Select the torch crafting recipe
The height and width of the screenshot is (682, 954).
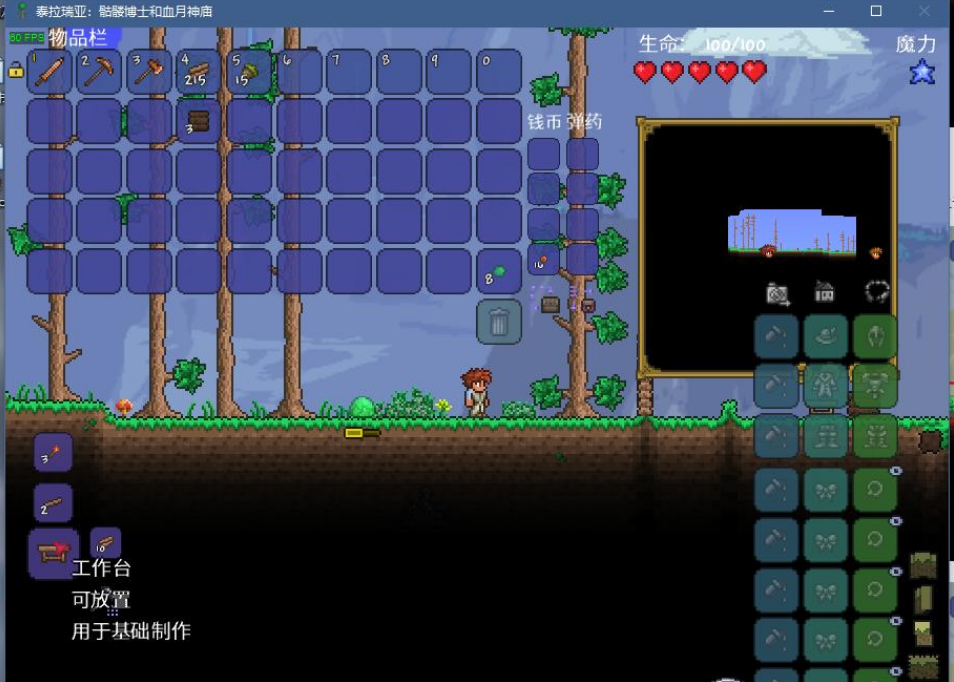coord(53,452)
